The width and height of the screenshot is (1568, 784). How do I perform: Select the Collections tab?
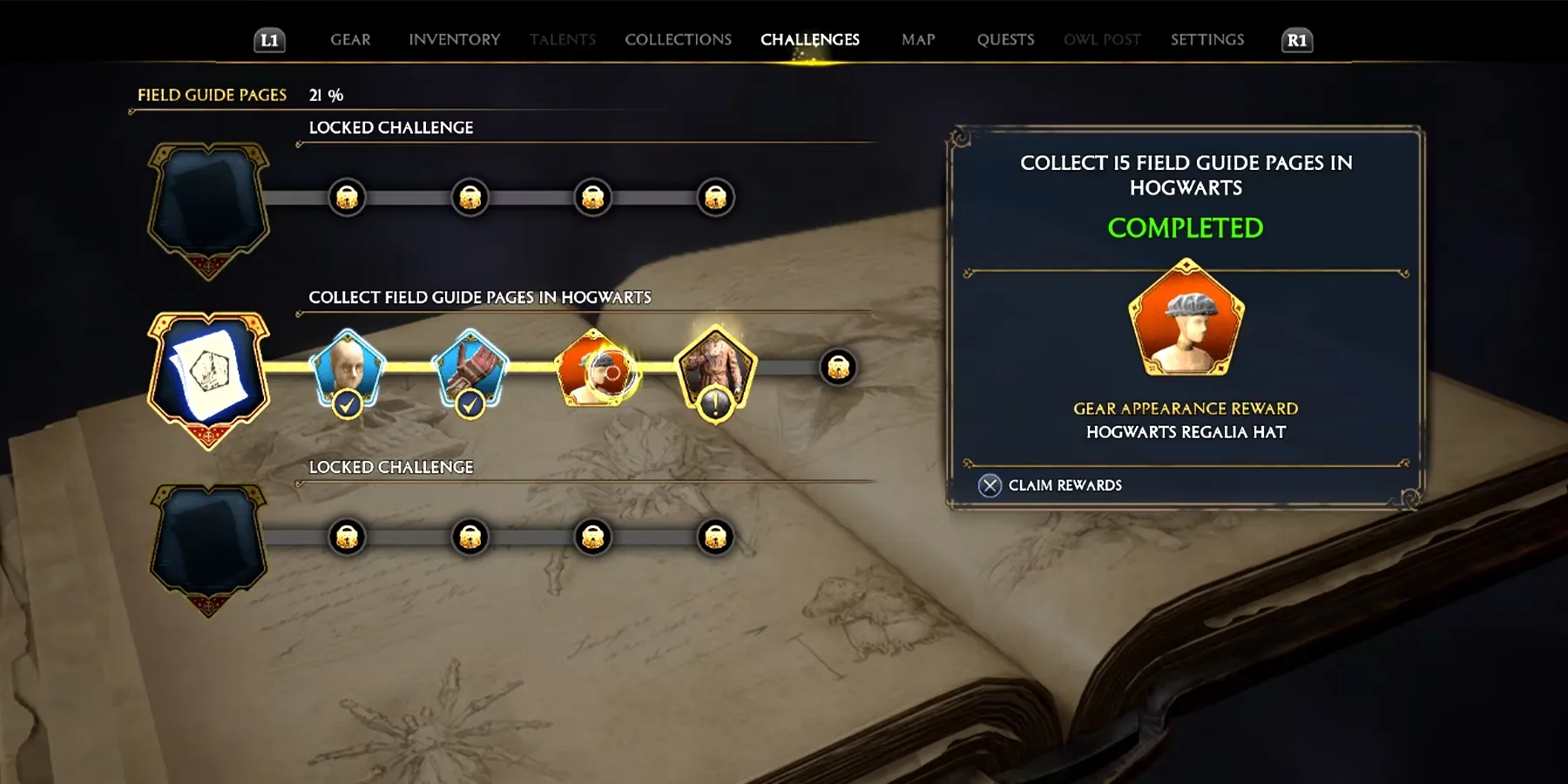click(x=678, y=39)
